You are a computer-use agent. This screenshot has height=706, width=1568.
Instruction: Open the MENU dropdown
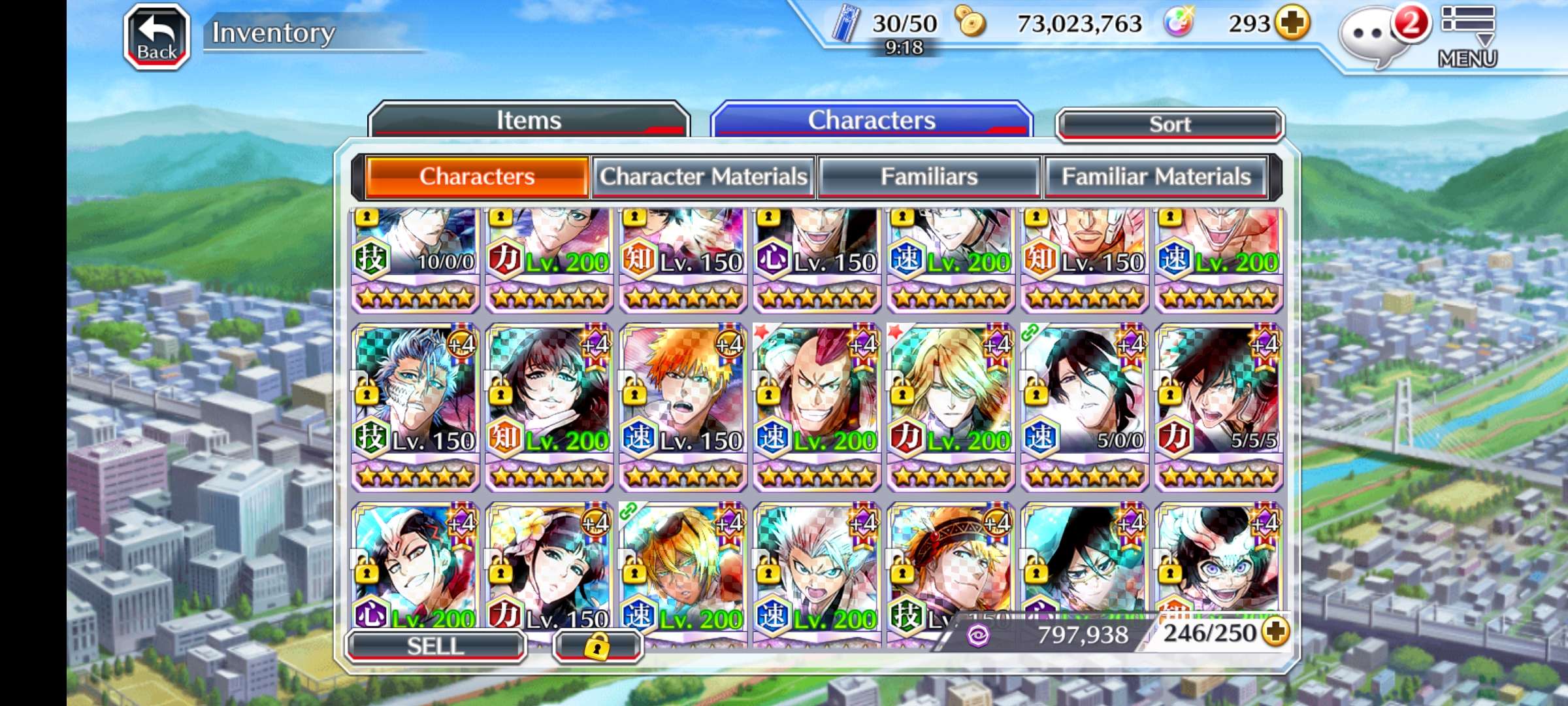[x=1467, y=36]
